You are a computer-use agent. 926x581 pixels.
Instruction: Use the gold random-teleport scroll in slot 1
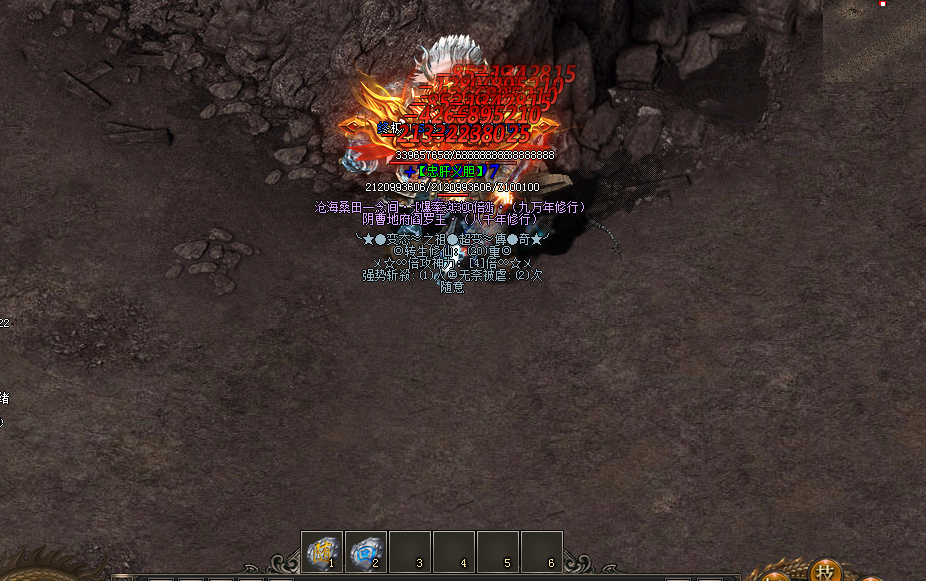322,551
